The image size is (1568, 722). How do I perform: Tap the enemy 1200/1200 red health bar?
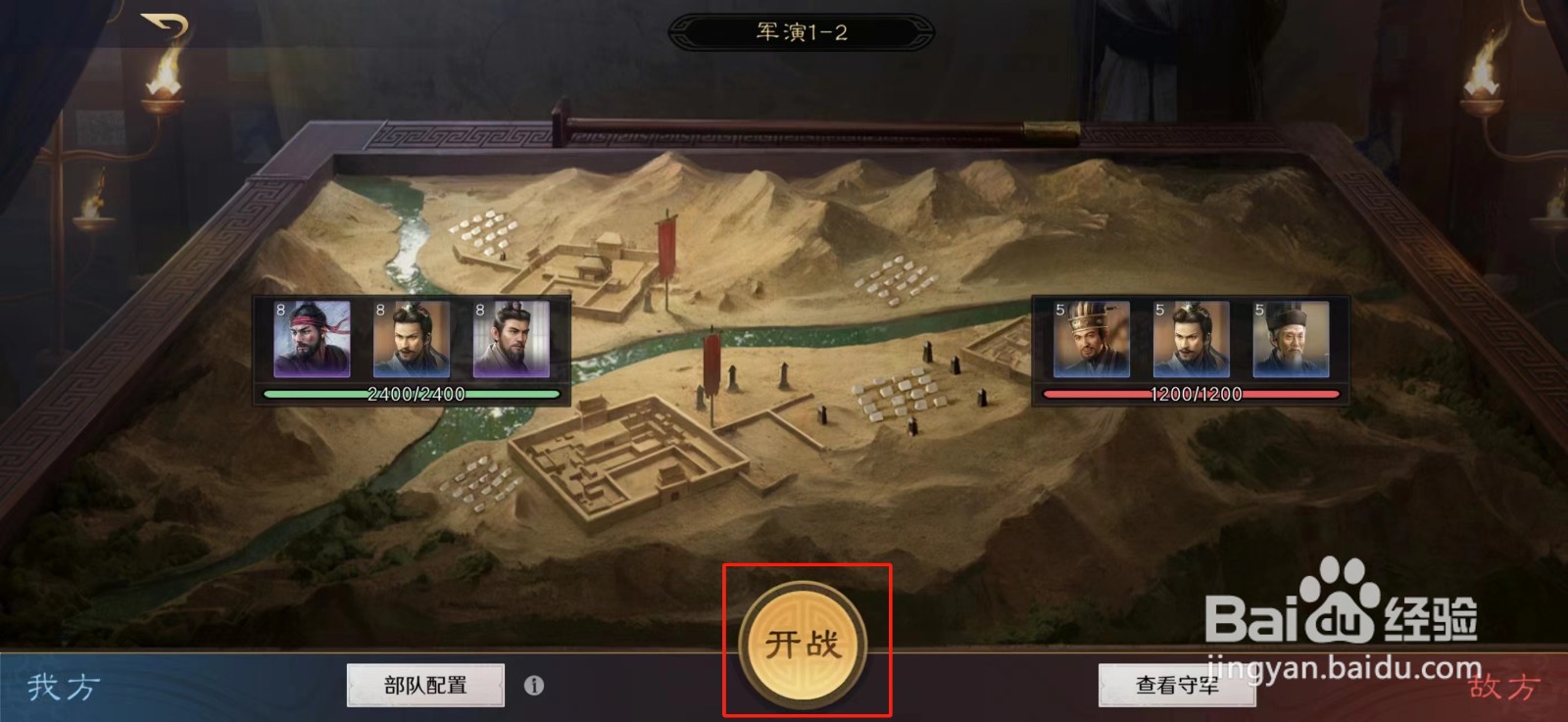point(1192,394)
